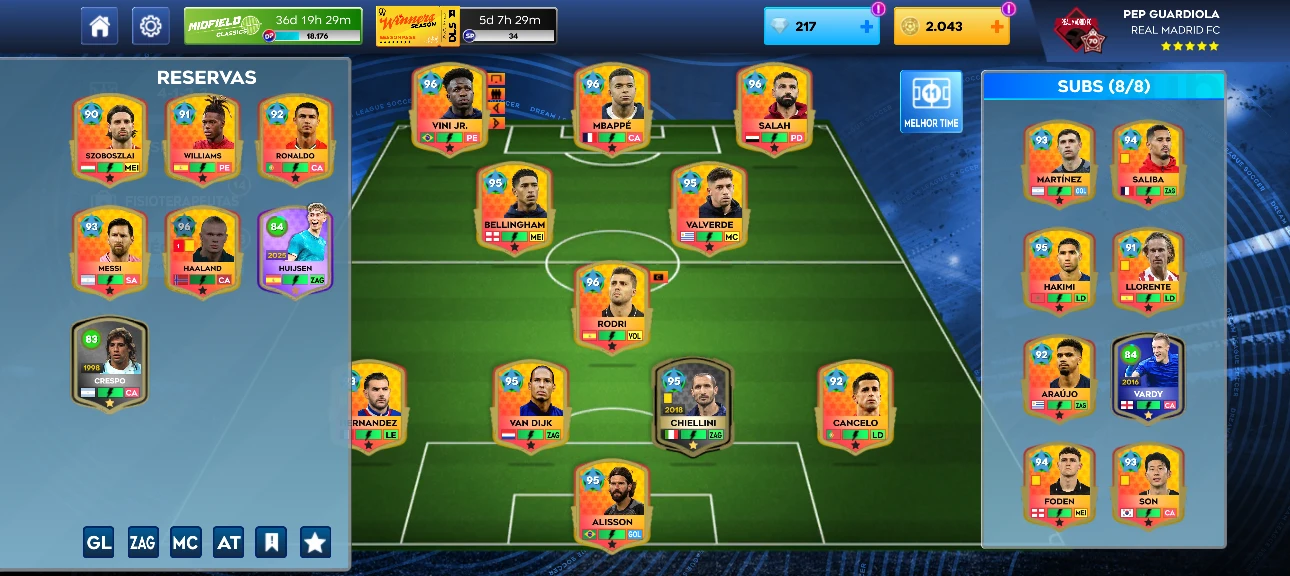
Task: Filter reserves by GL goalkeepers
Action: (x=98, y=542)
